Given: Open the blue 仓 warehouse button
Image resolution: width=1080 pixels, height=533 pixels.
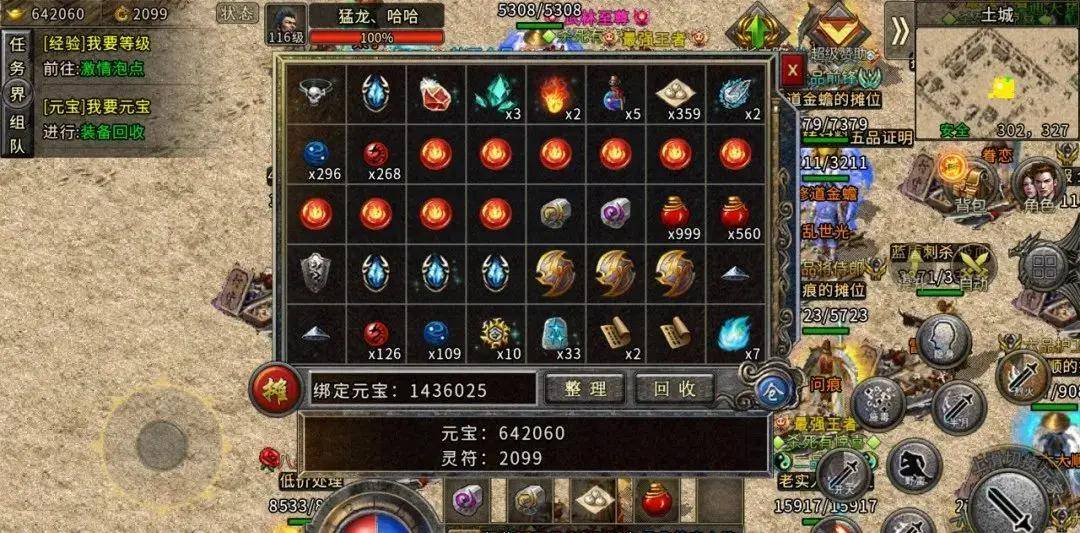Looking at the screenshot, I should [x=768, y=391].
